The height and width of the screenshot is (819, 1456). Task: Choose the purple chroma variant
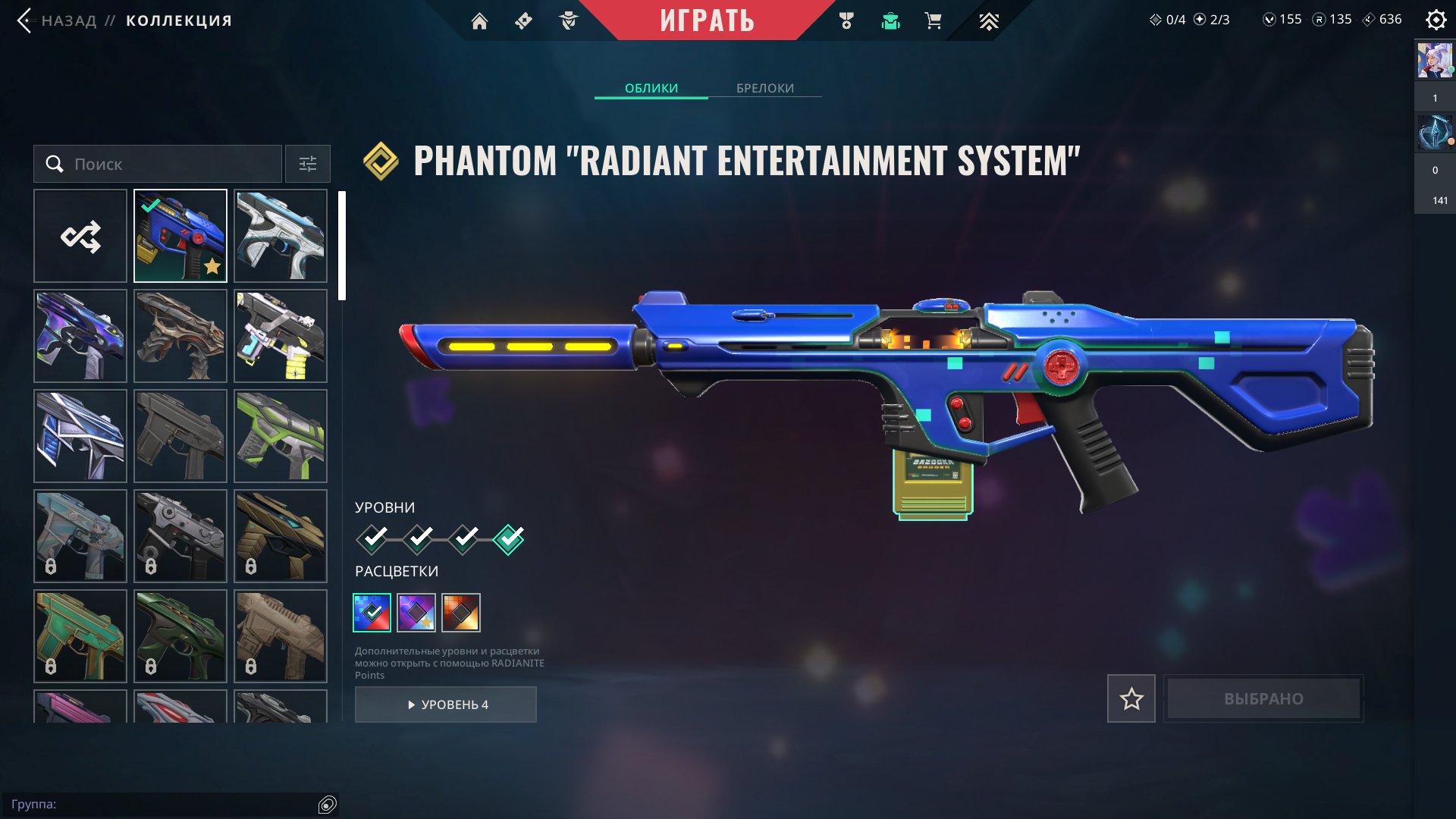pos(416,613)
